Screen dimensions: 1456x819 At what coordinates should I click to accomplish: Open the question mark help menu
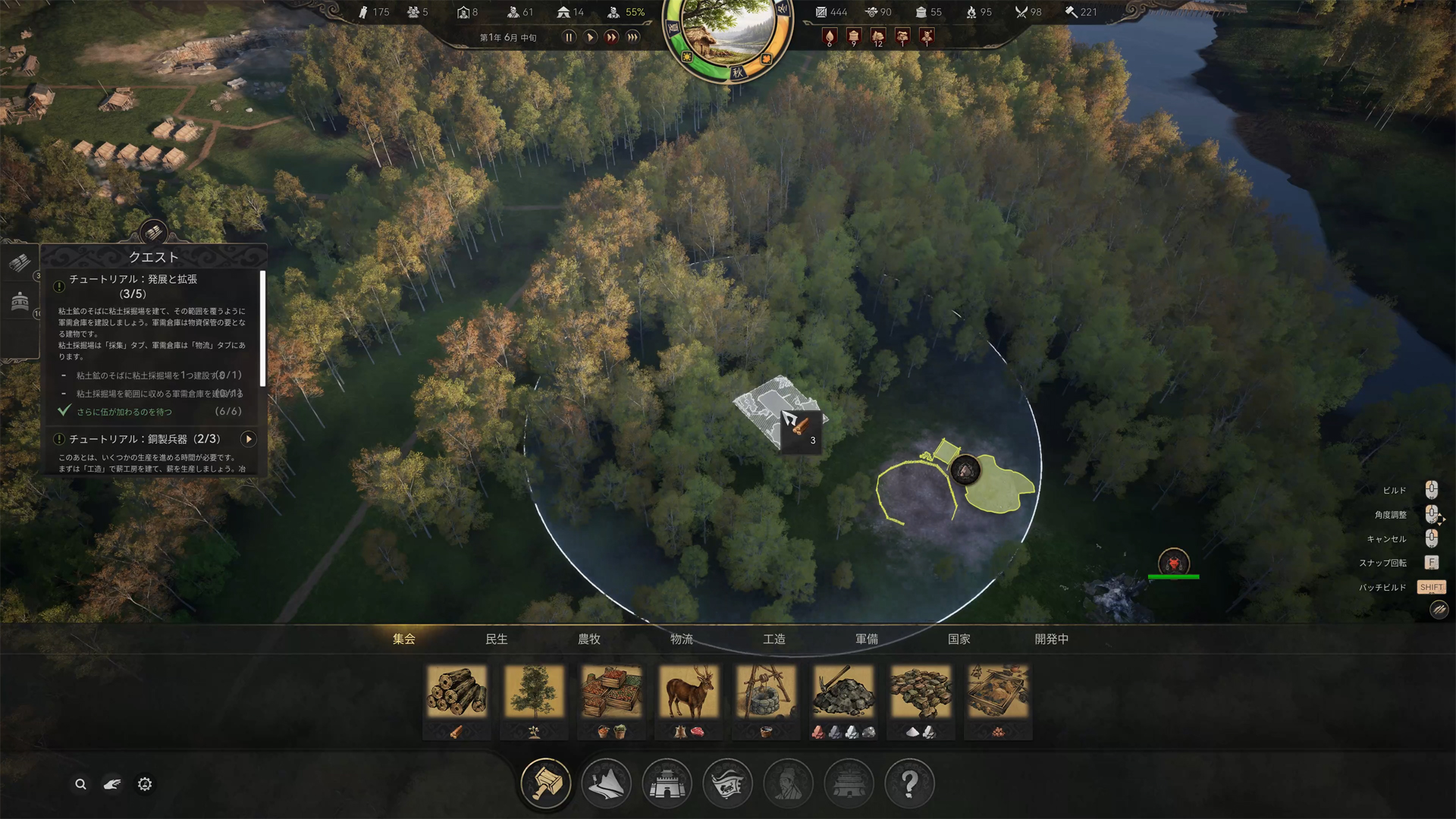[909, 783]
